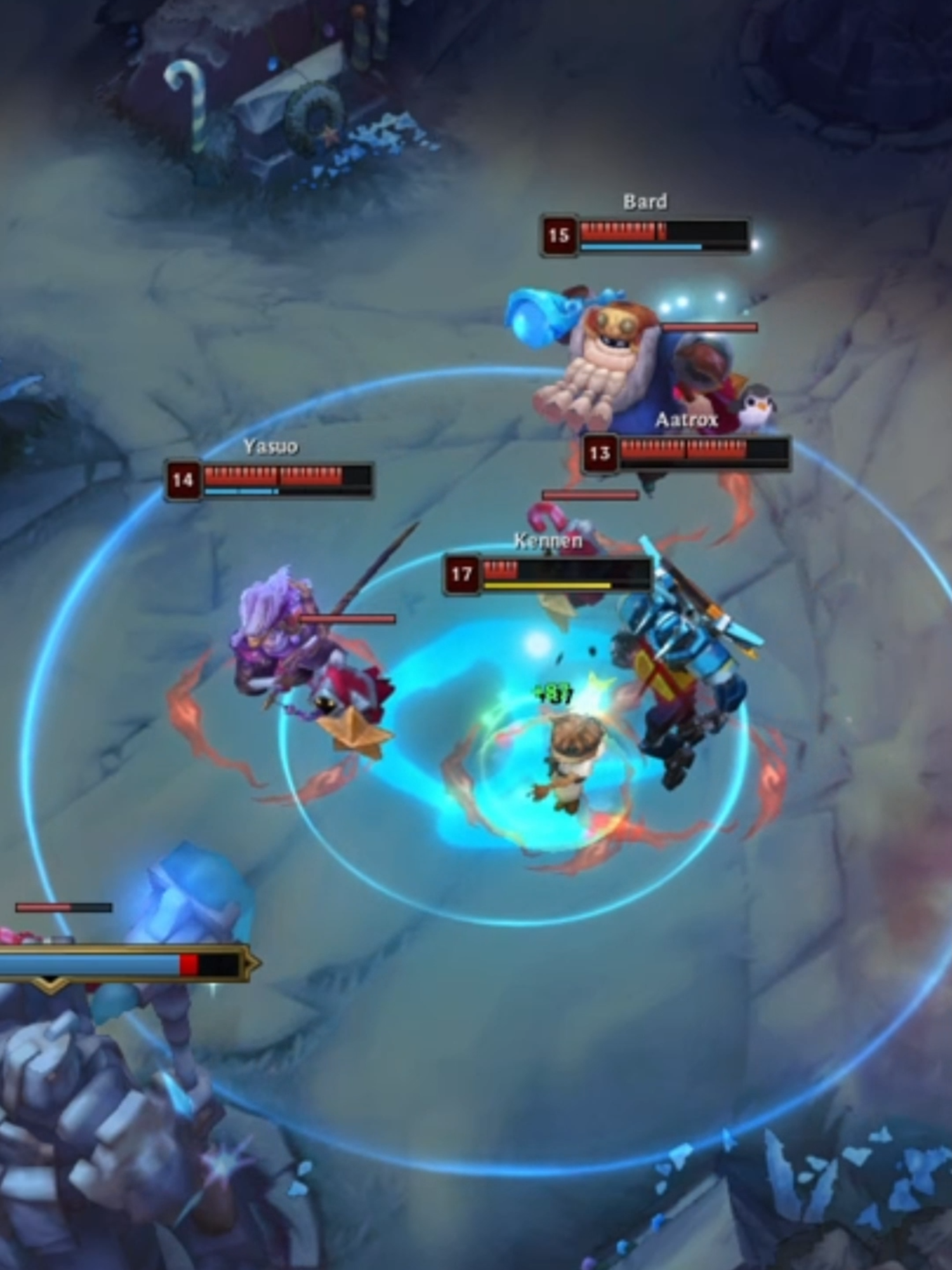Click Kennen's yellow energy bar
Viewport: 952px width, 1270px height.
(x=546, y=584)
